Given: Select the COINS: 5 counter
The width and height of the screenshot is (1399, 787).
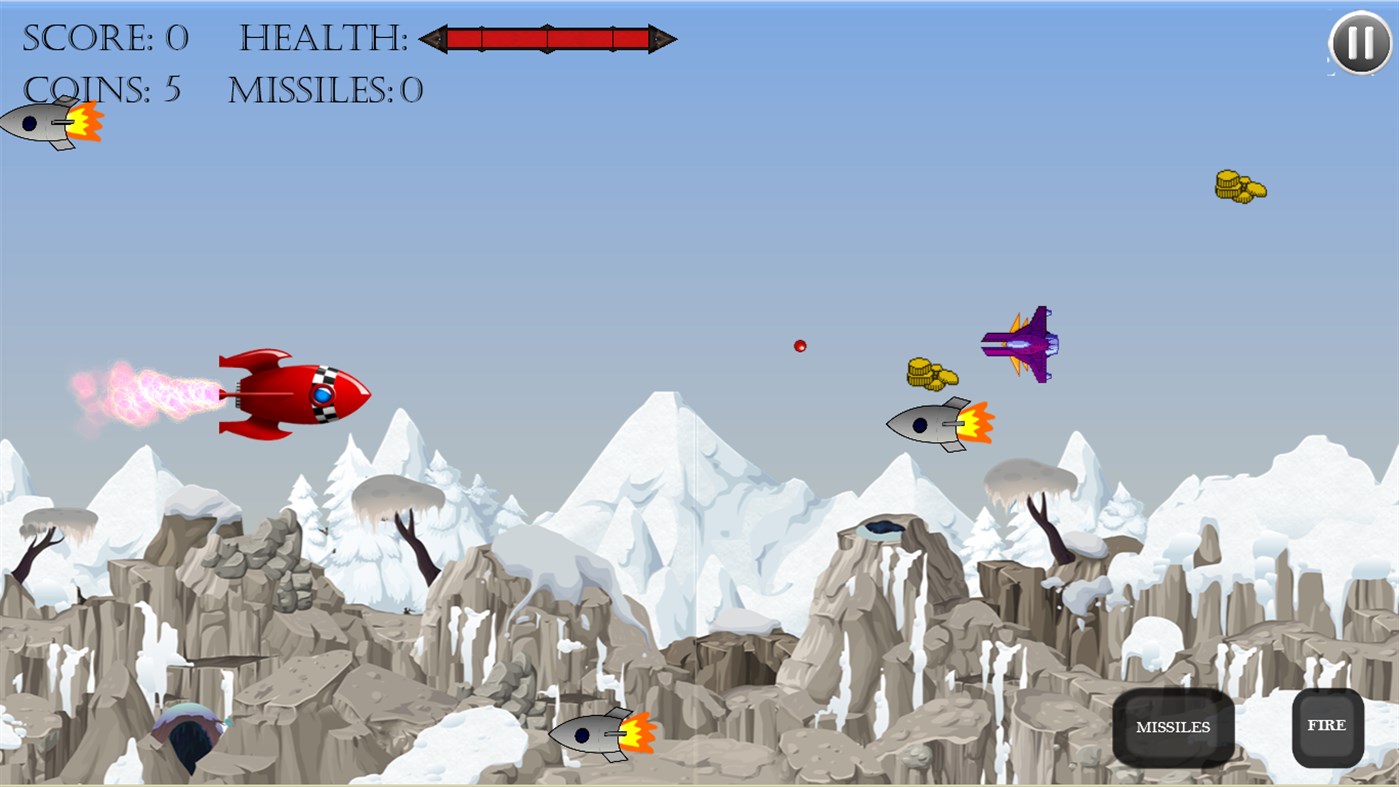Looking at the screenshot, I should pos(100,90).
